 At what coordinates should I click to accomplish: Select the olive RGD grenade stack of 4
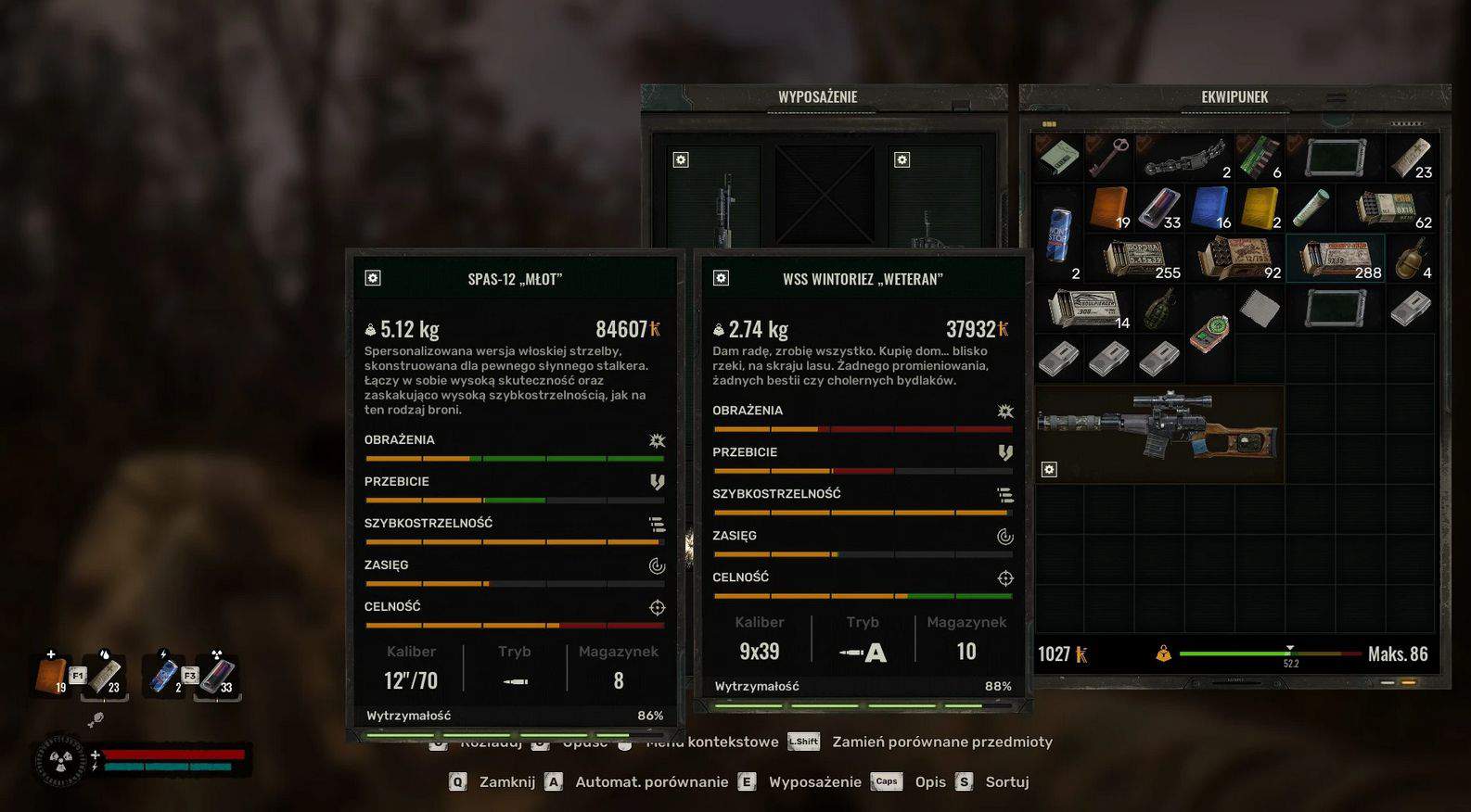(1410, 258)
